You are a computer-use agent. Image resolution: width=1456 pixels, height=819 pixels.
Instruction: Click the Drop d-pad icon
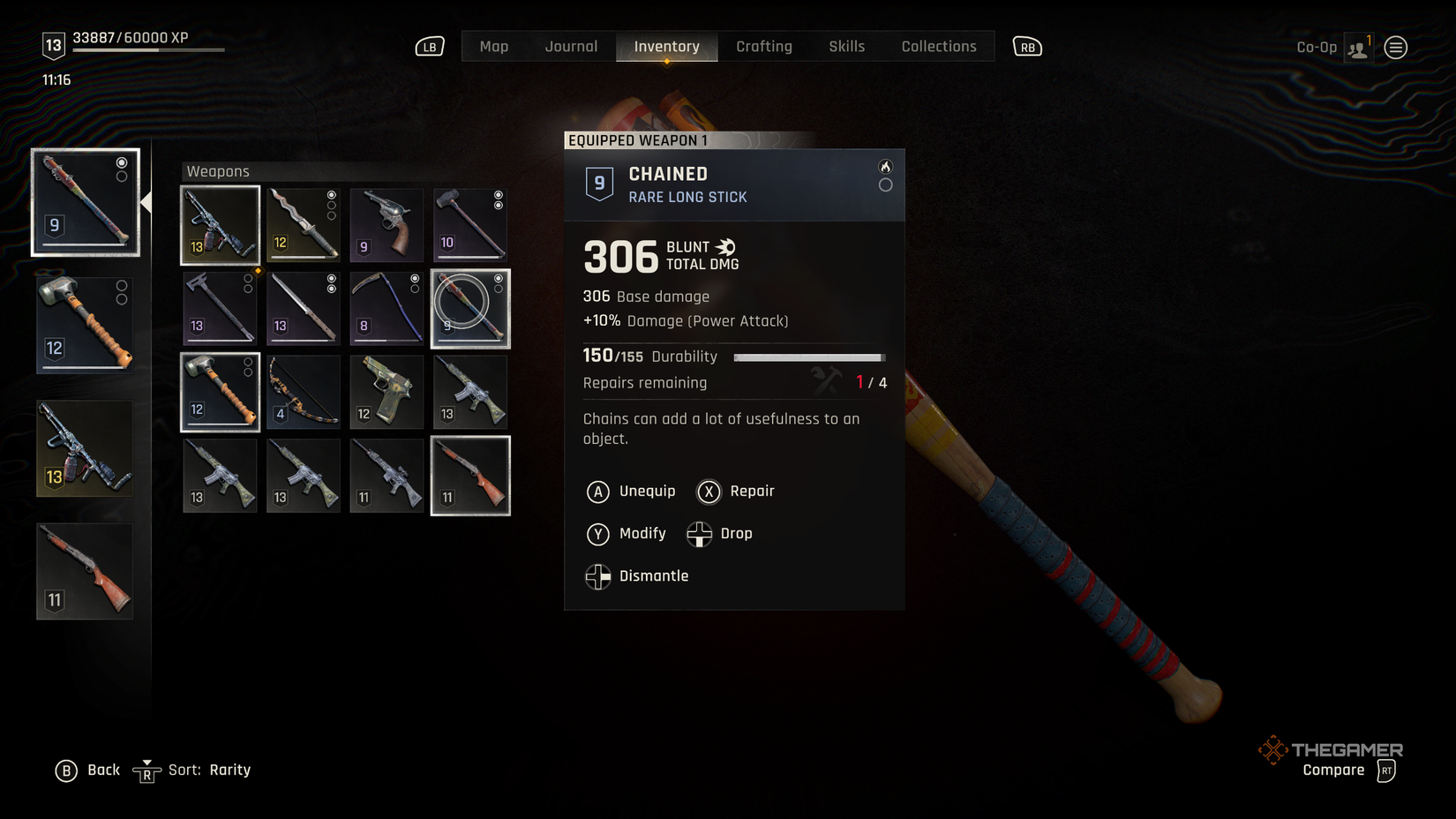700,534
